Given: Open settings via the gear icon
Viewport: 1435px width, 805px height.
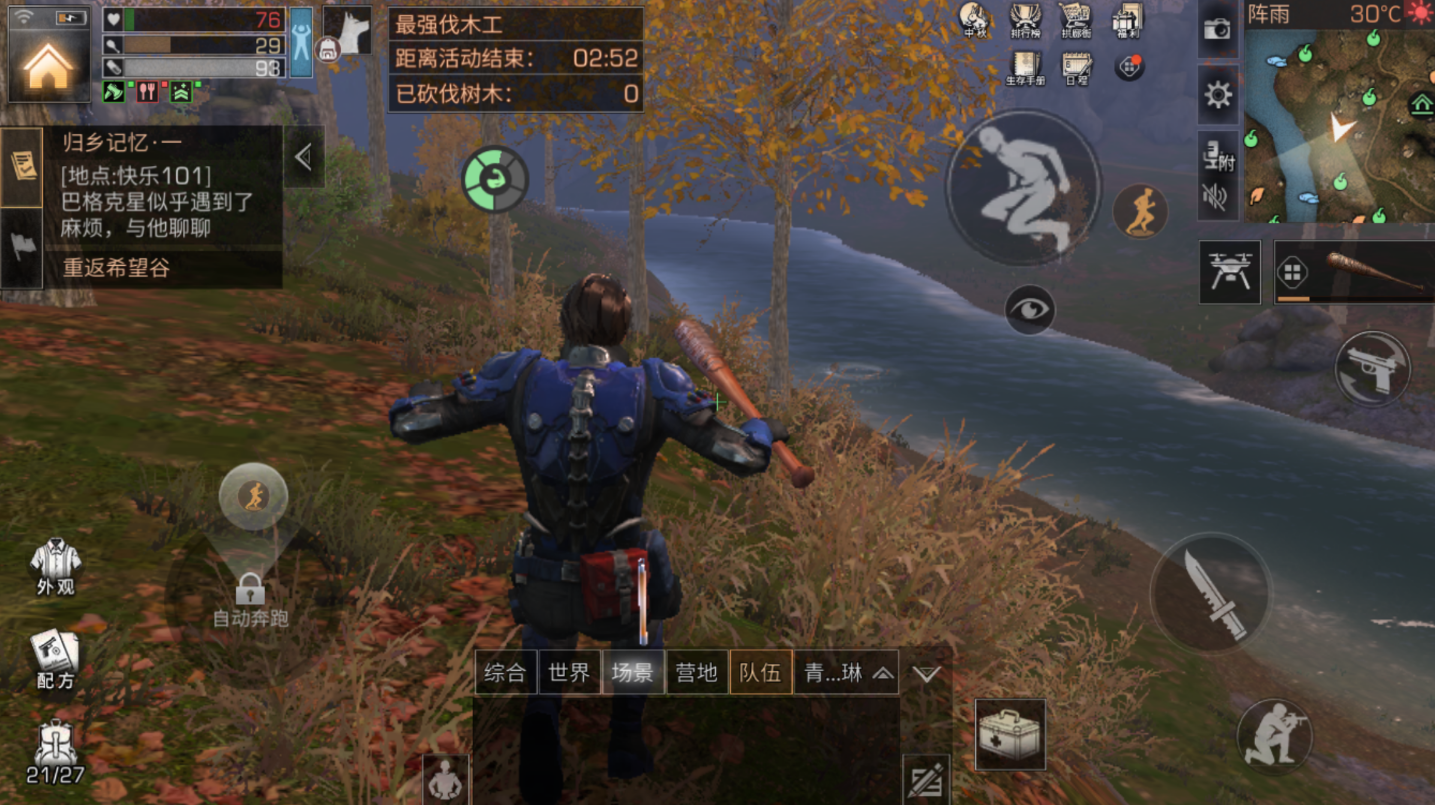Looking at the screenshot, I should (1217, 95).
